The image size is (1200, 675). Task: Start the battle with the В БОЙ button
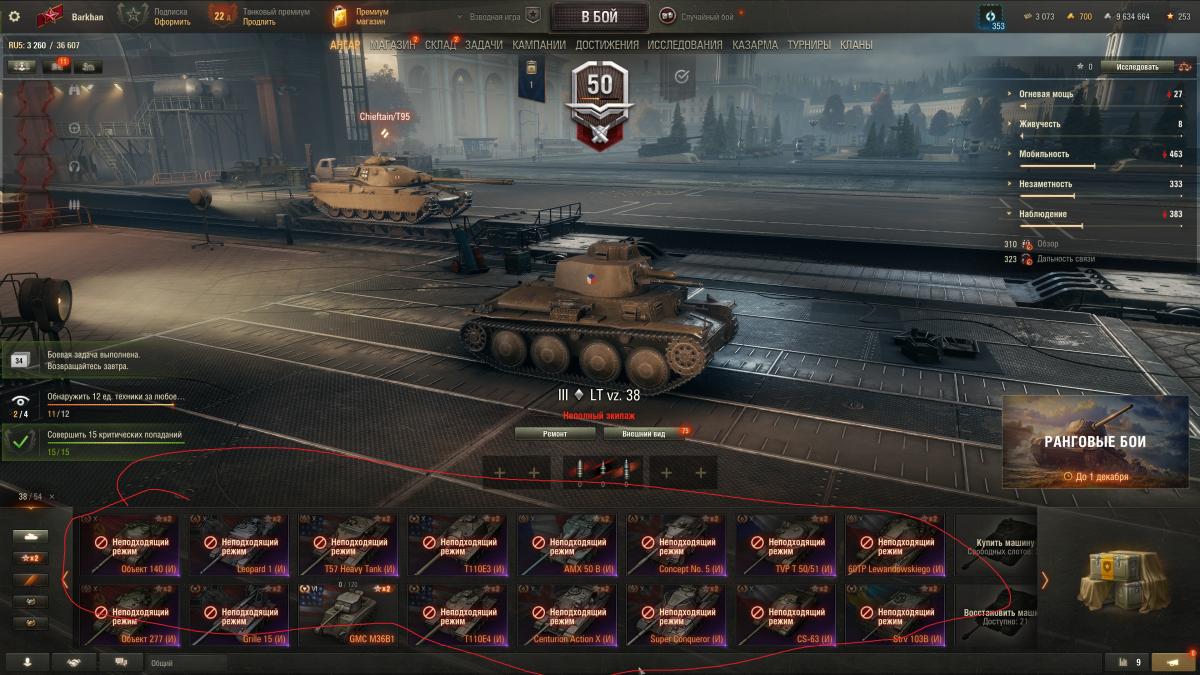pos(599,17)
